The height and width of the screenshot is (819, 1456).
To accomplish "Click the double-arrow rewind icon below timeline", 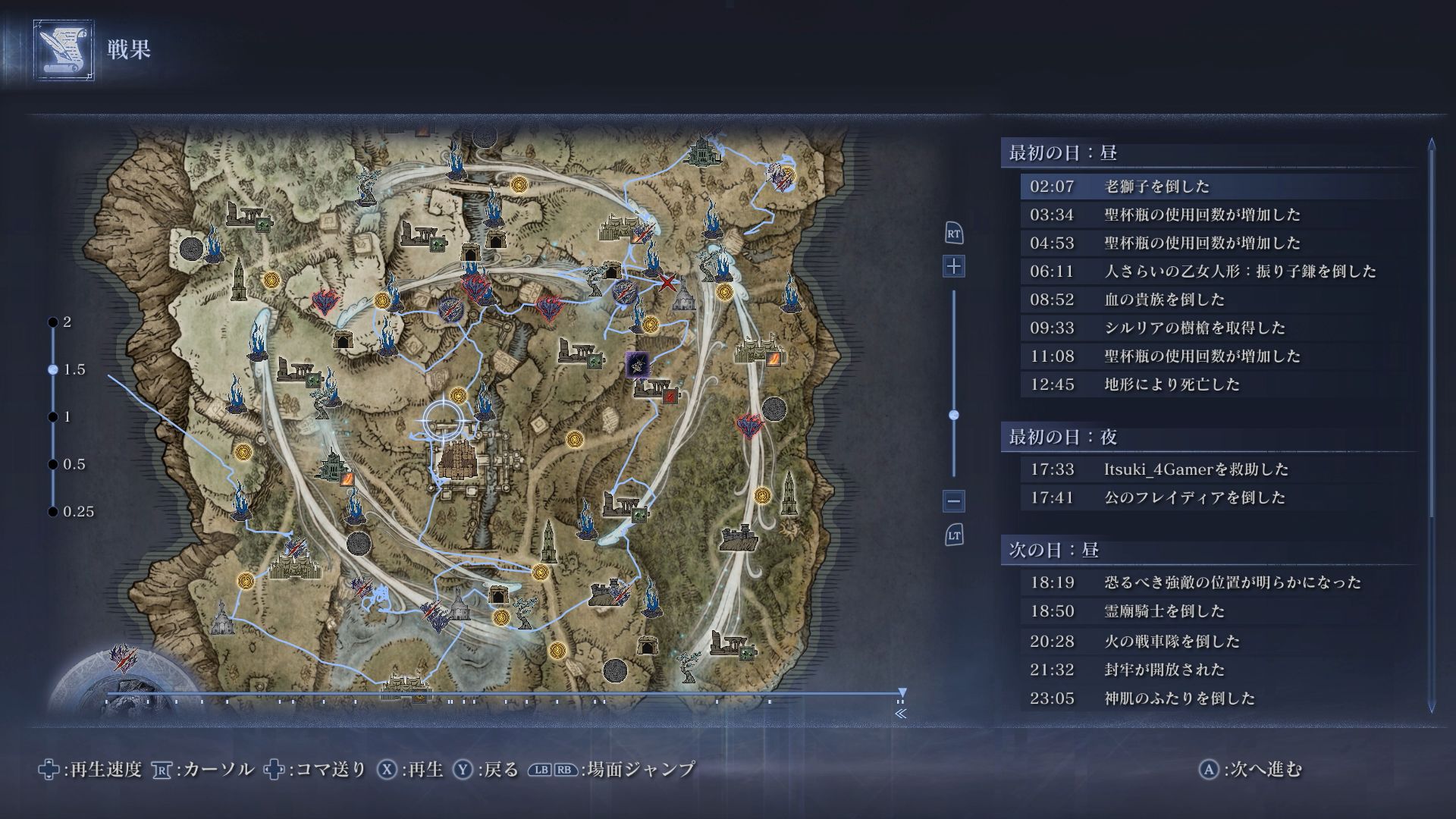I will click(x=901, y=714).
